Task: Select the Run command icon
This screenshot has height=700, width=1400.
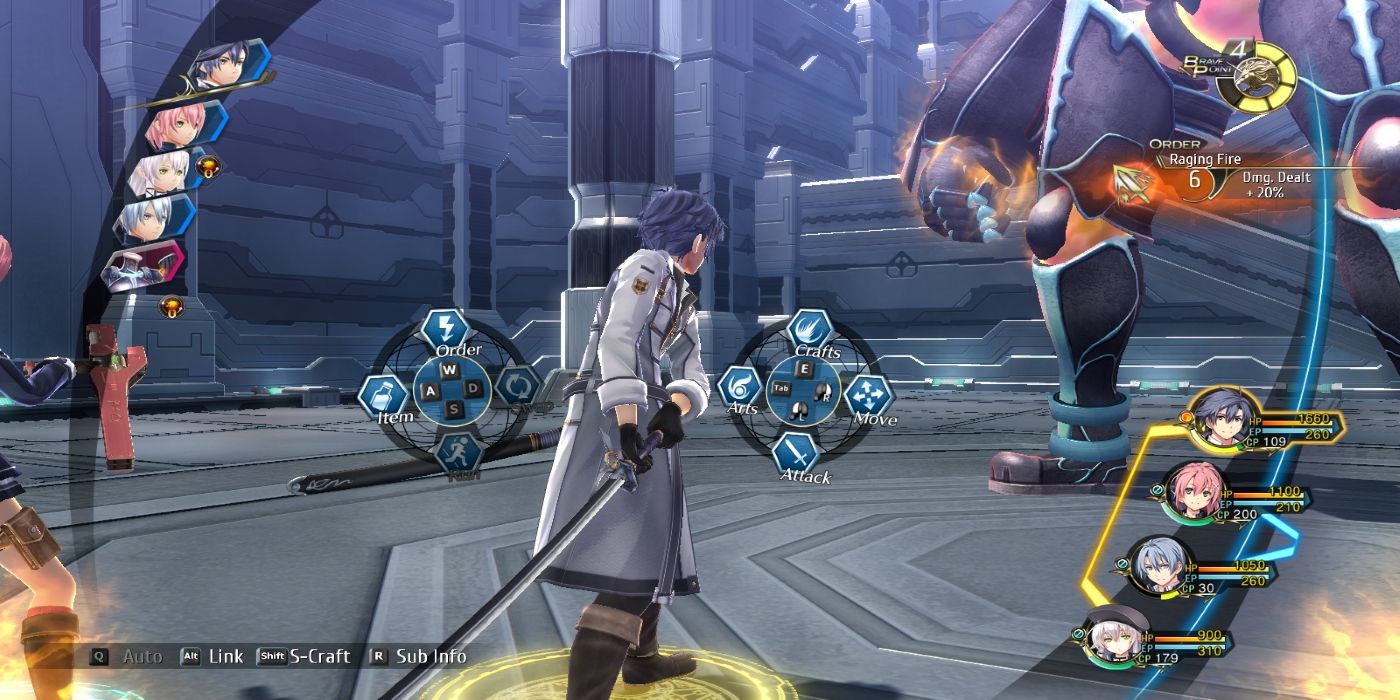Action: click(x=459, y=455)
